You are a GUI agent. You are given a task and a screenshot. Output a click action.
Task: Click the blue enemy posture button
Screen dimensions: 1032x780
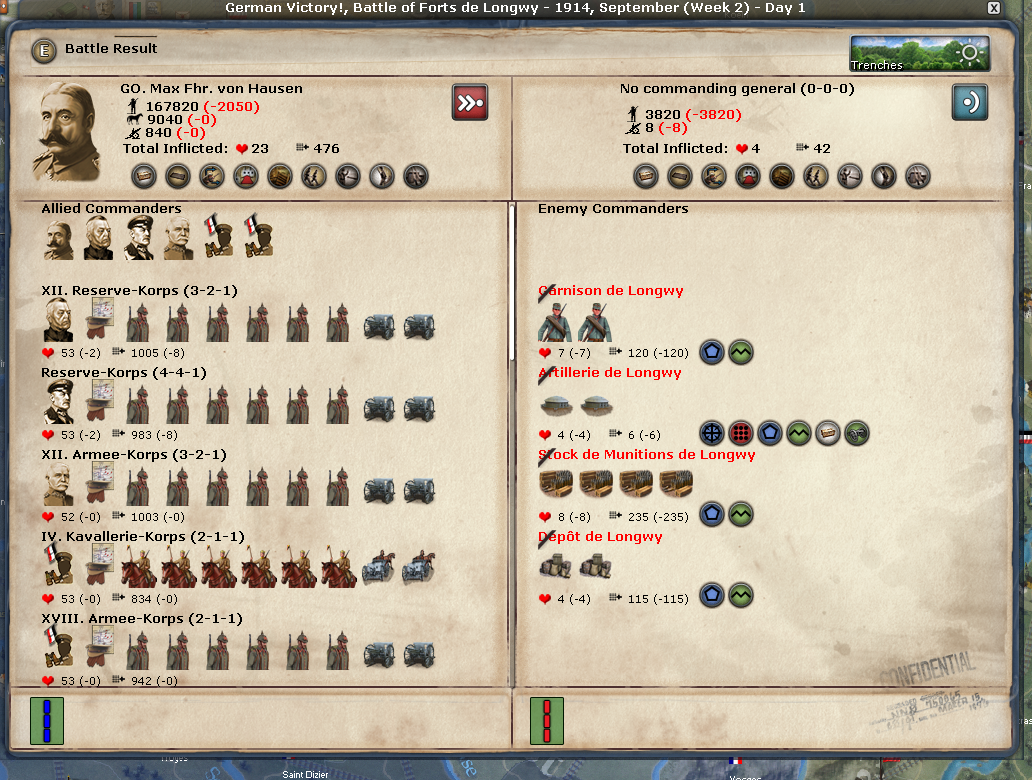(969, 102)
